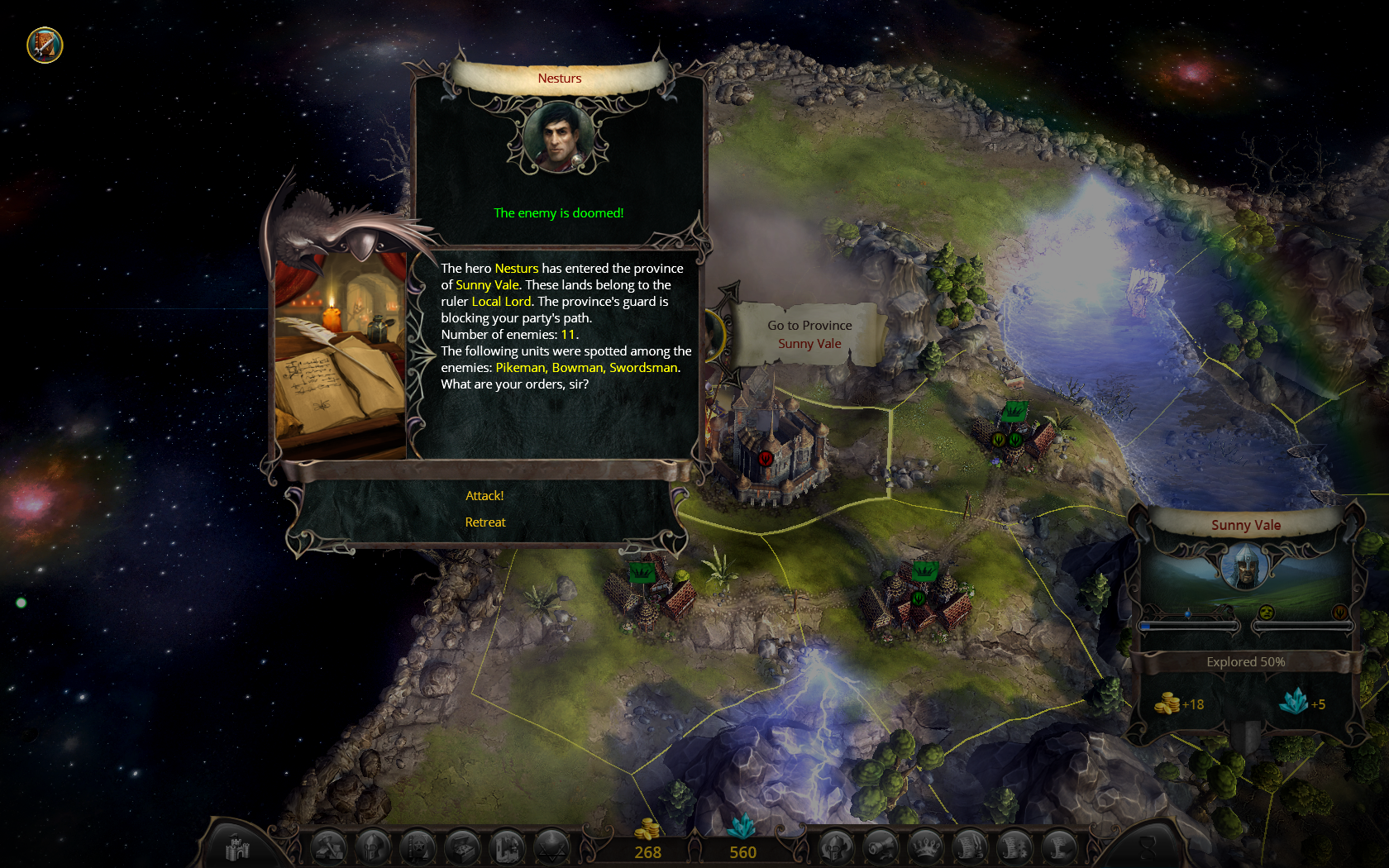
Task: Click the crown toolbar icon
Action: point(925,848)
